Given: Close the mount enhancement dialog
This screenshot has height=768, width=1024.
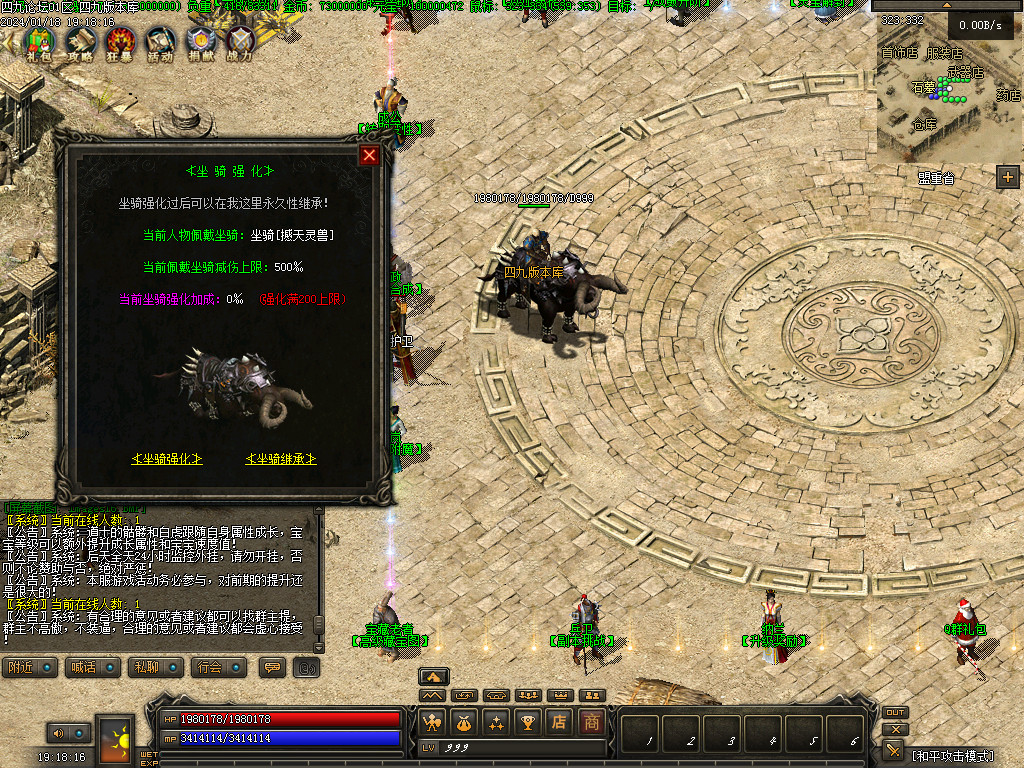Looking at the screenshot, I should pos(370,155).
